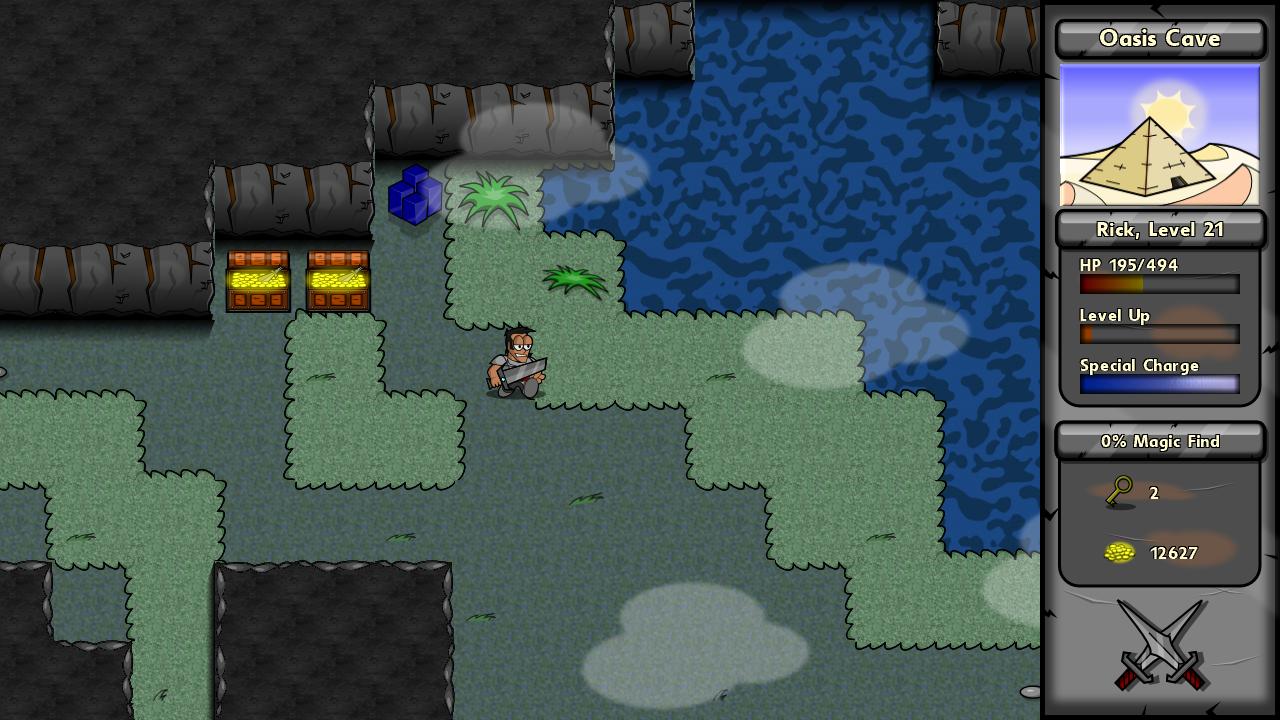Click the Oasis Cave title banner
1280x720 pixels.
pos(1159,38)
